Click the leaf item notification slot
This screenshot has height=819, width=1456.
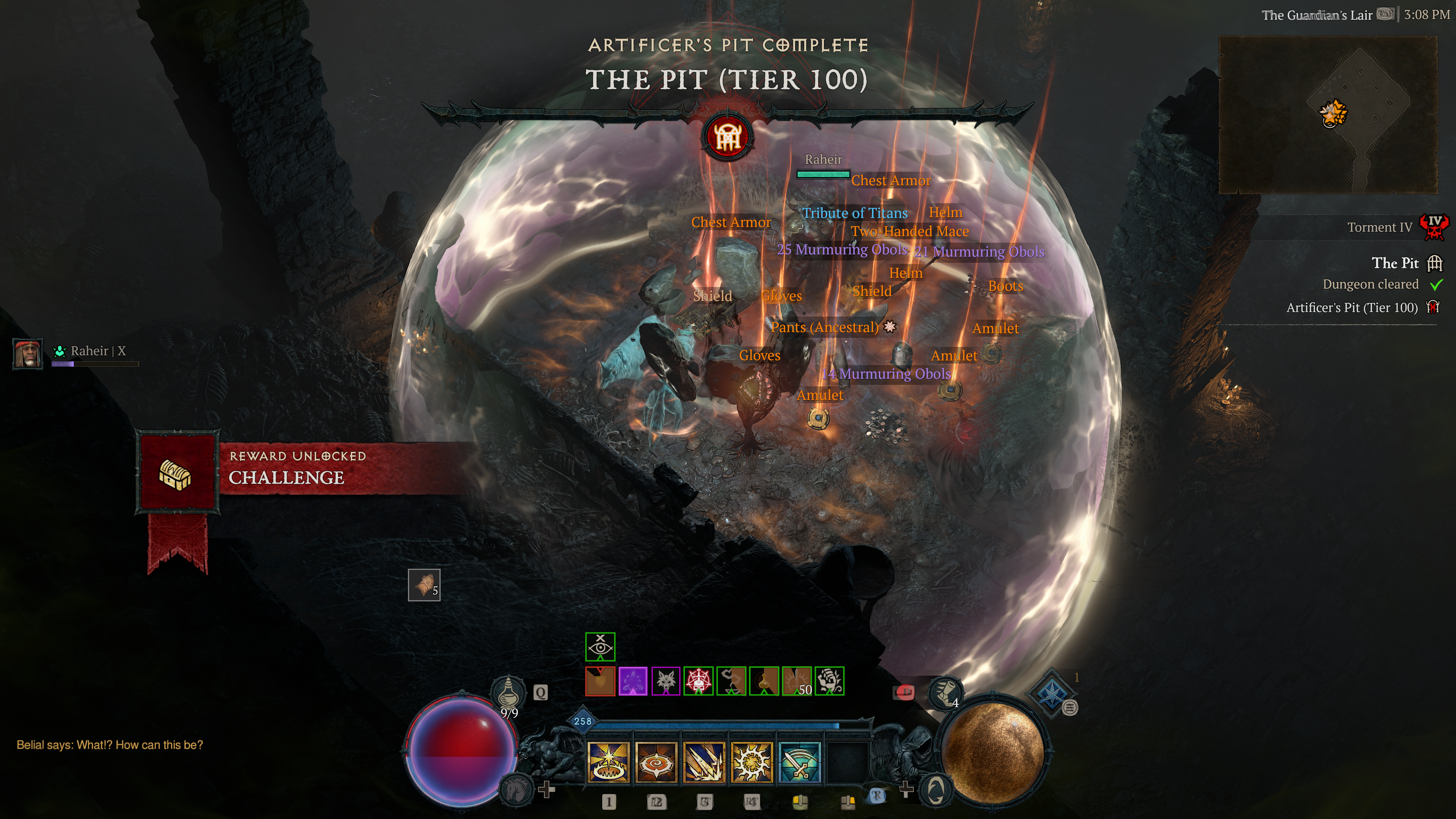[424, 585]
